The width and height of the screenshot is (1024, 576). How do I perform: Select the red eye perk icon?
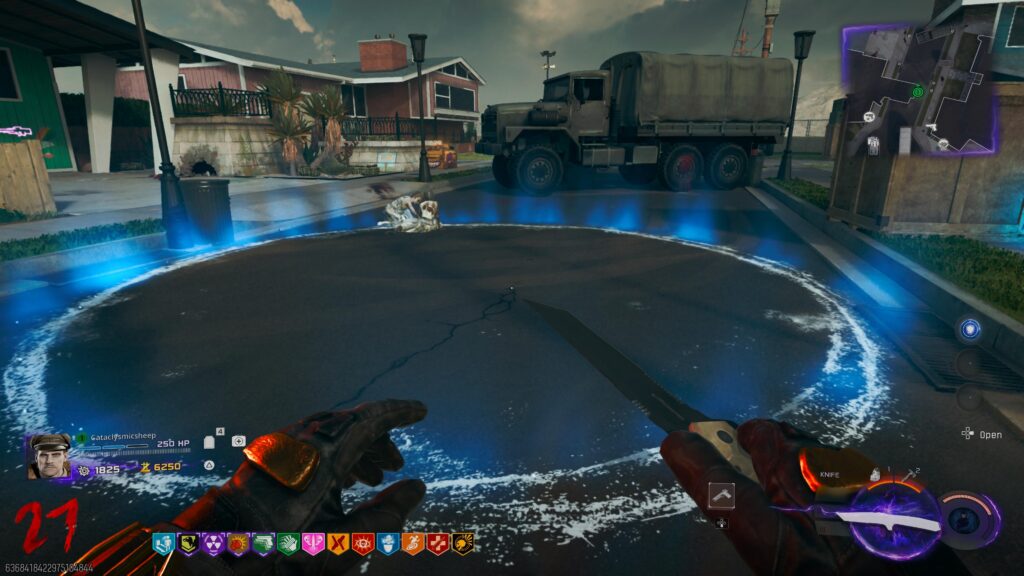click(363, 544)
